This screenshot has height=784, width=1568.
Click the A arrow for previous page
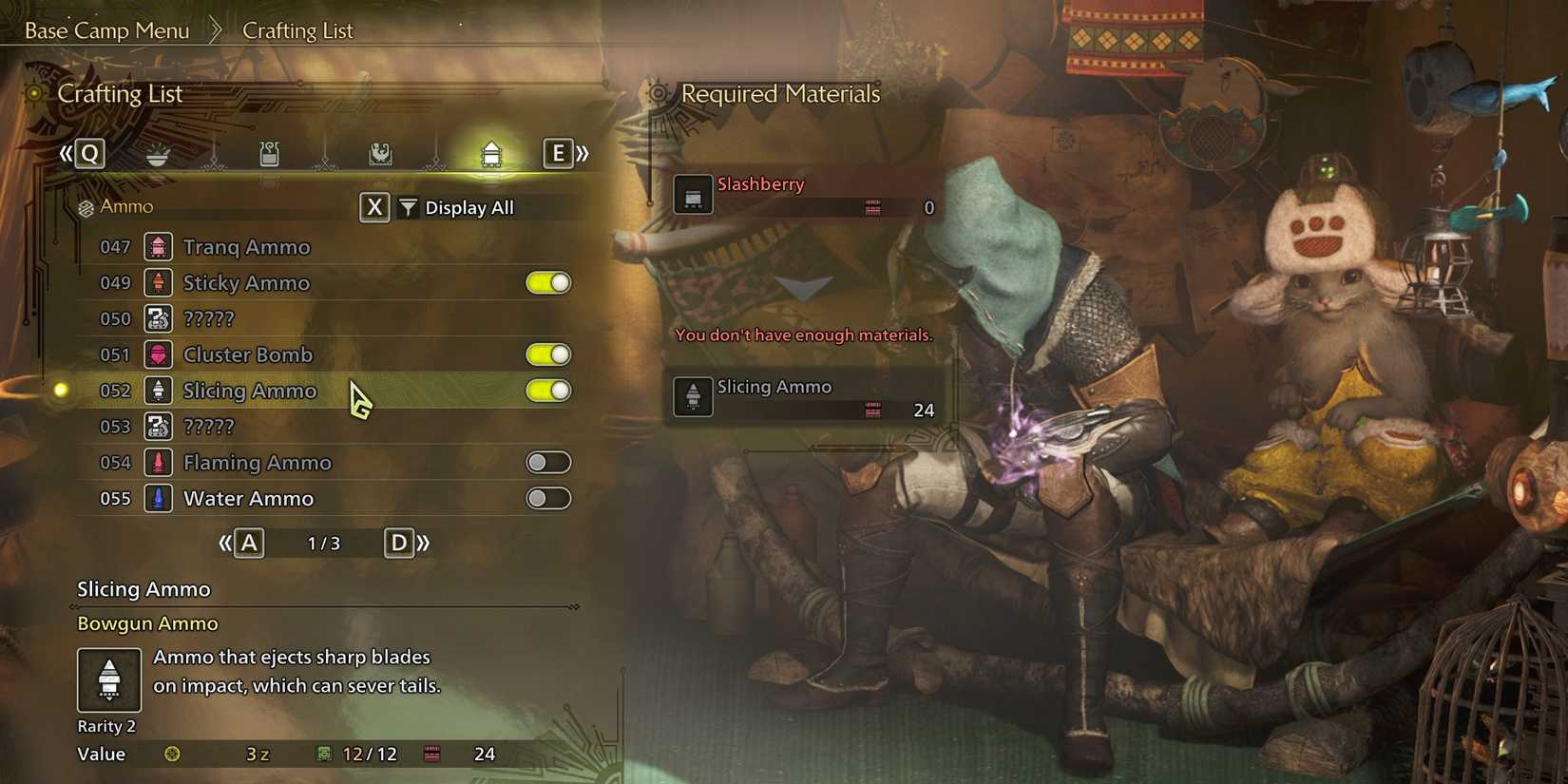tap(248, 543)
